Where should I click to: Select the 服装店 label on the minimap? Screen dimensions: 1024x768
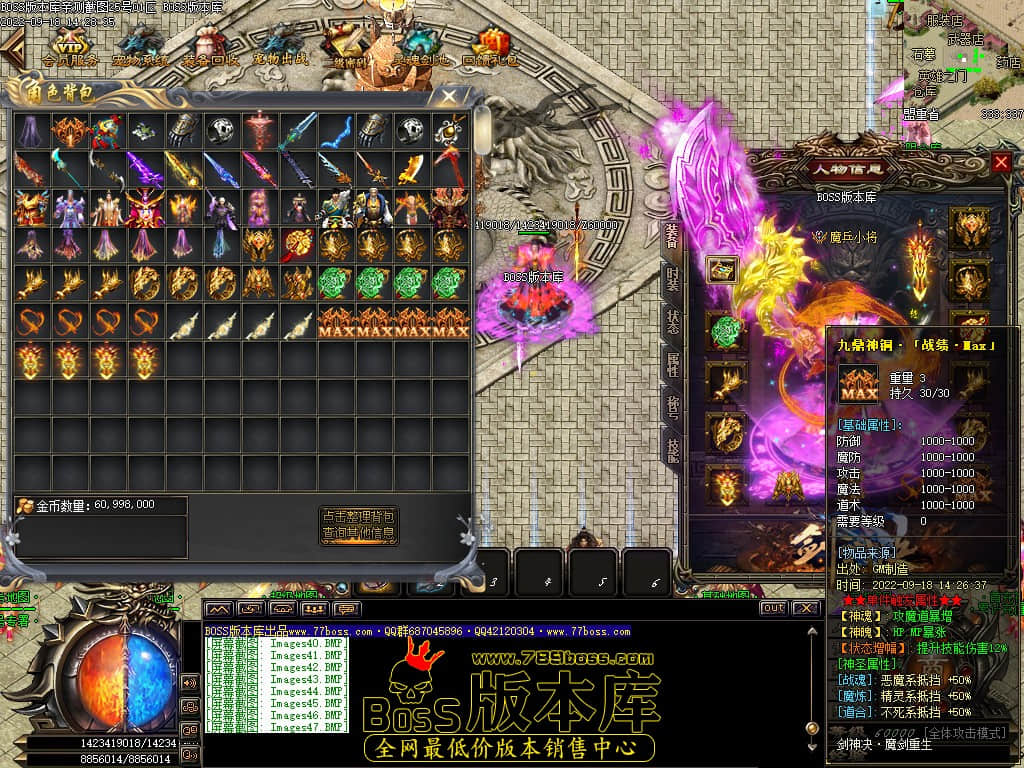click(x=944, y=20)
